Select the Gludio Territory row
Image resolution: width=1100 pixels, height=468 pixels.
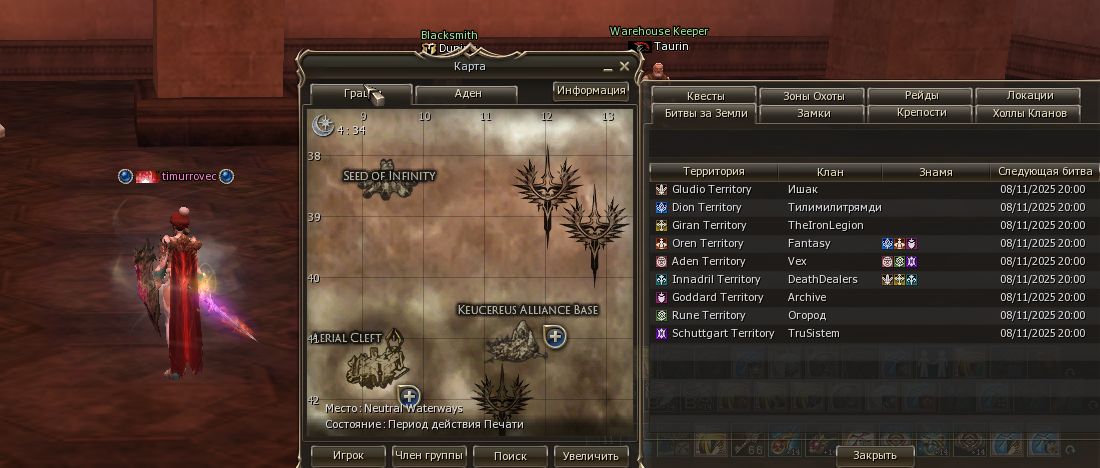pos(711,189)
